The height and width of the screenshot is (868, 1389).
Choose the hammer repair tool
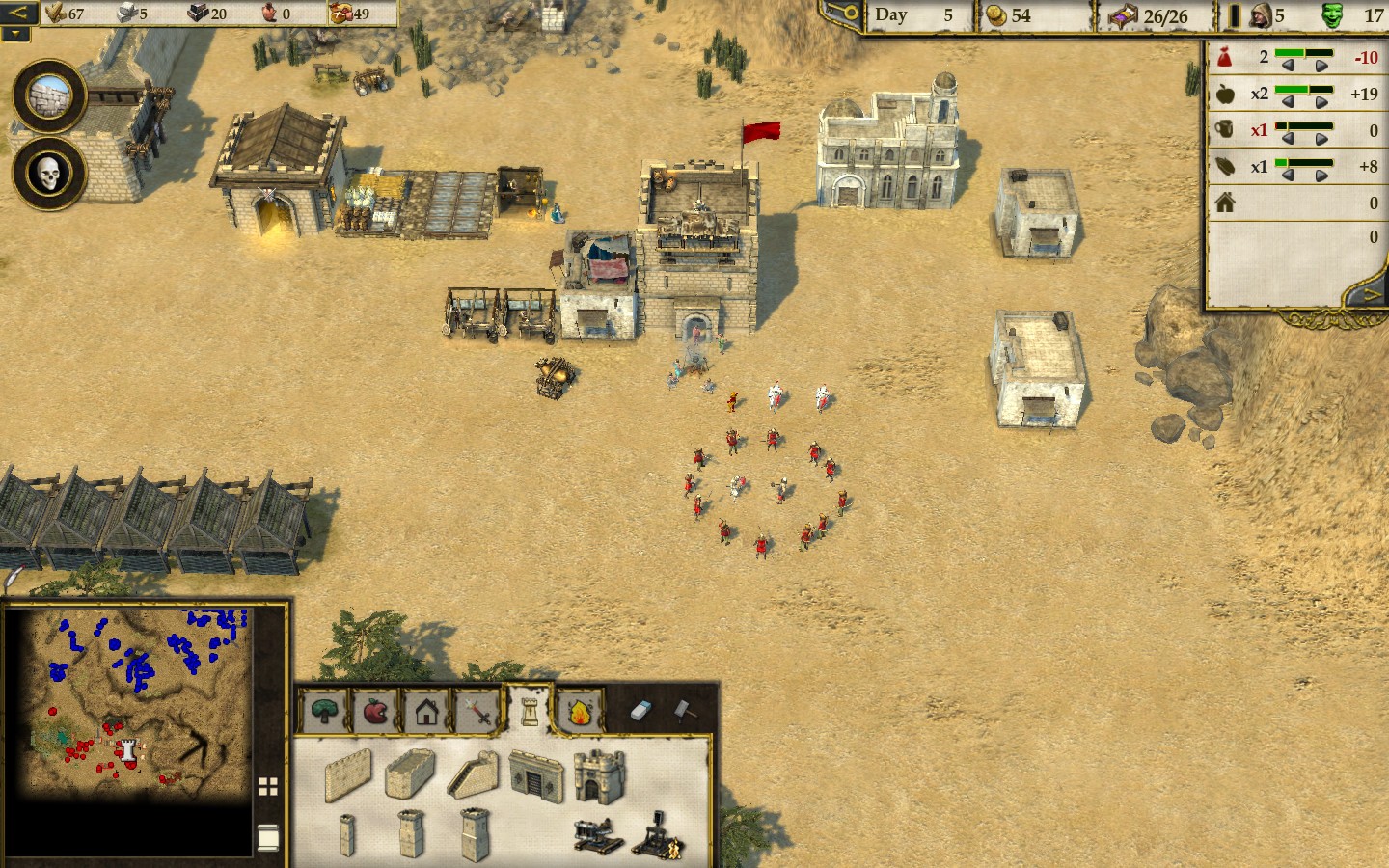click(682, 710)
